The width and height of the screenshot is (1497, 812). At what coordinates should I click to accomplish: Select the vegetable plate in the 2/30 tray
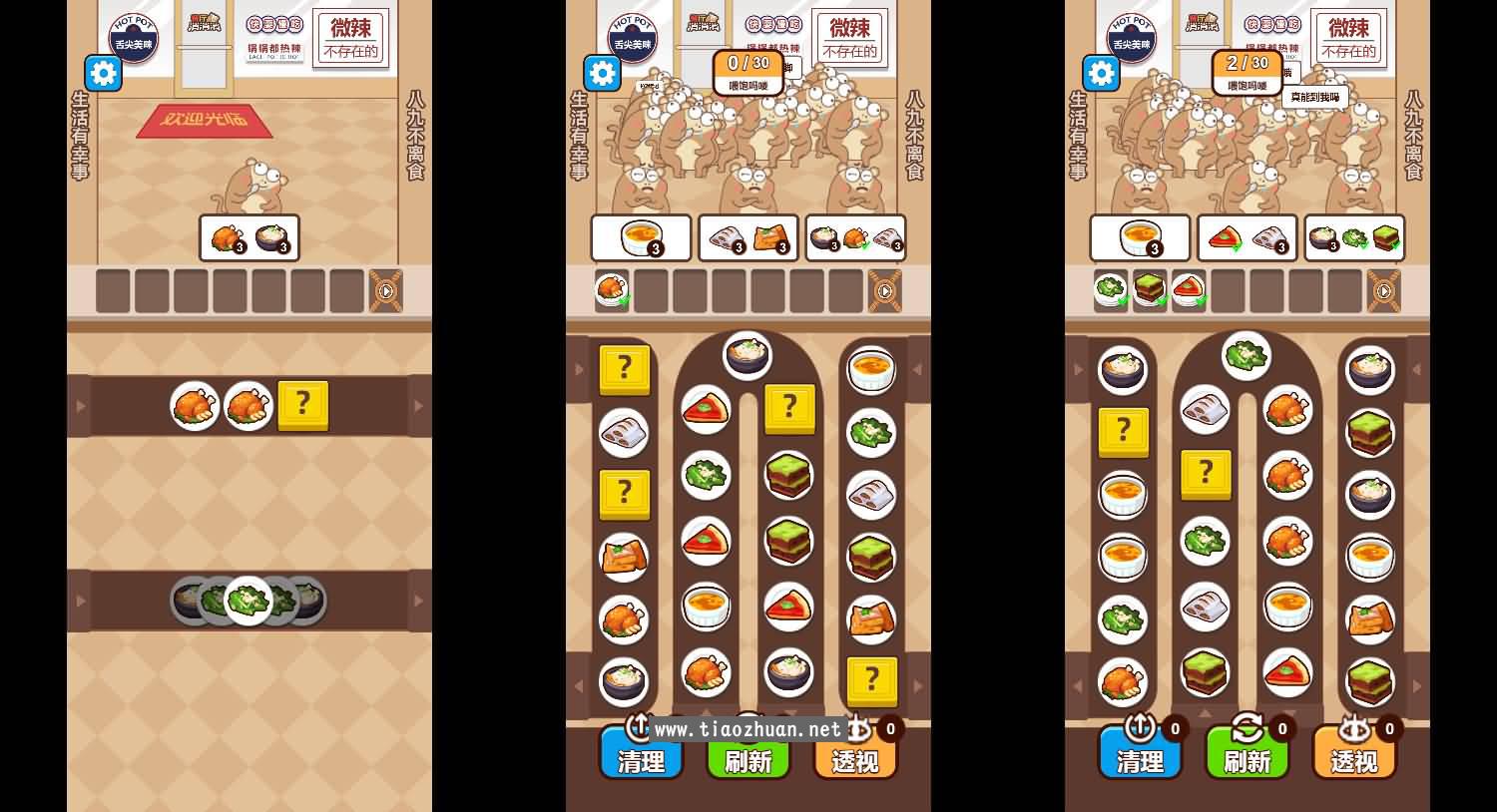(1111, 290)
